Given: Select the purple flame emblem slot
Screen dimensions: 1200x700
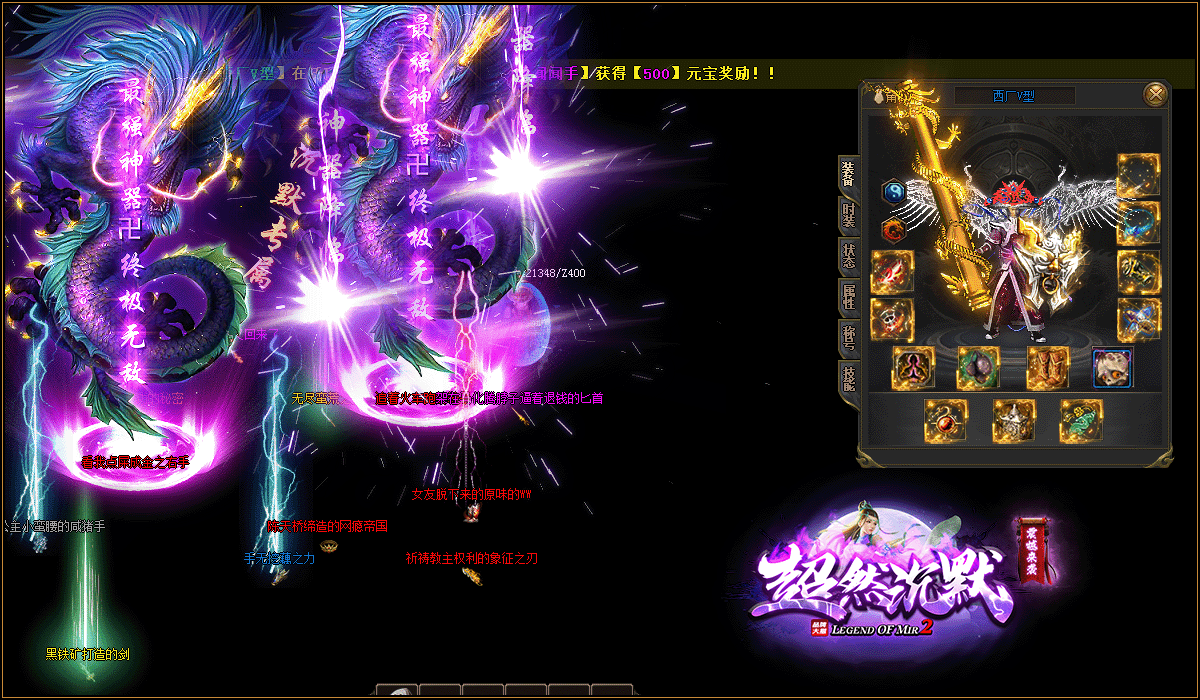Looking at the screenshot, I should pyautogui.click(x=913, y=367).
